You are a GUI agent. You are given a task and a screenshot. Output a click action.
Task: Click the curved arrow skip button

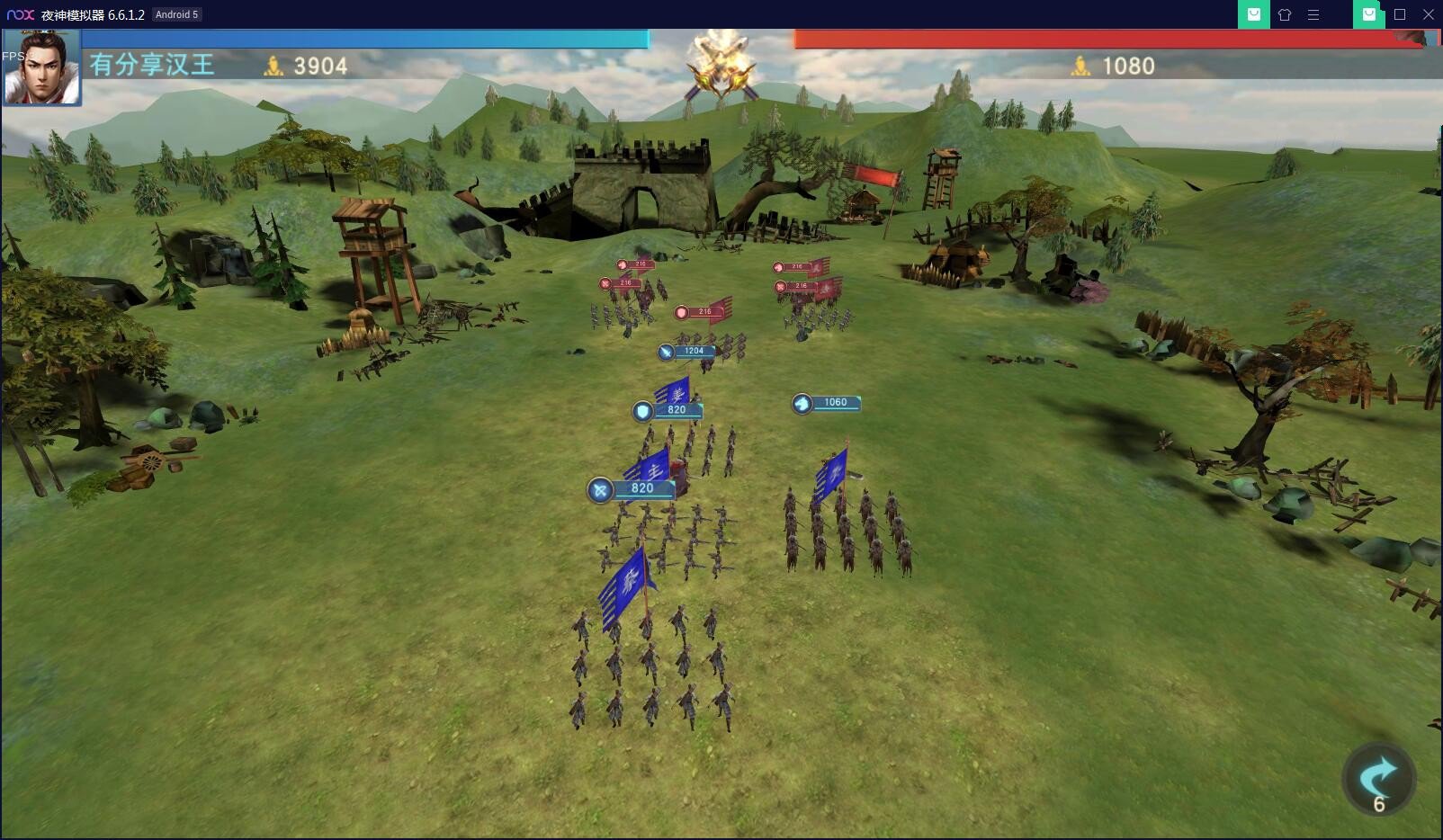(1378, 779)
